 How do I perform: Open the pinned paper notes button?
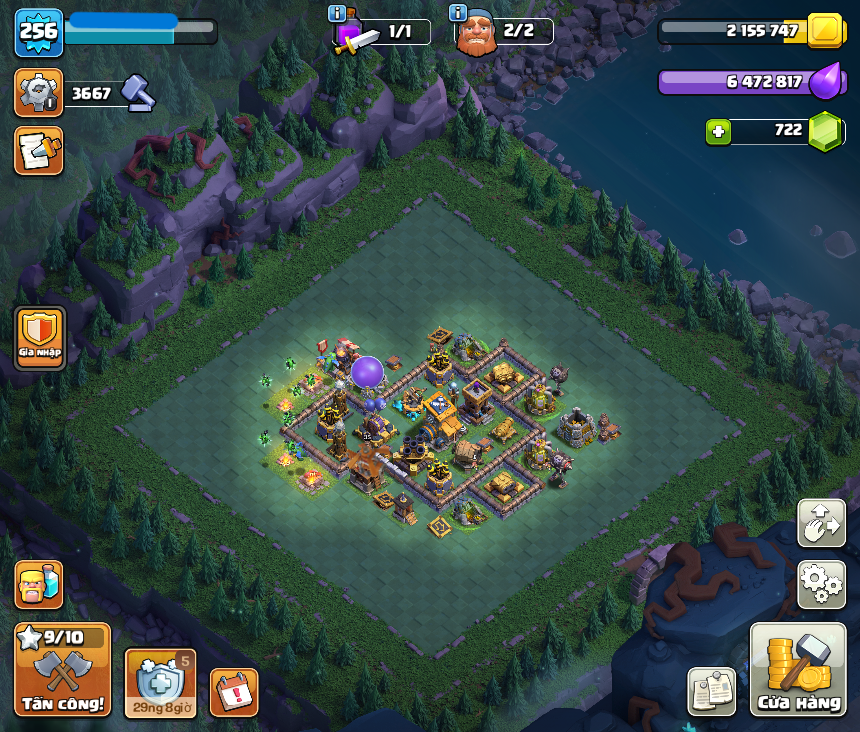[712, 691]
